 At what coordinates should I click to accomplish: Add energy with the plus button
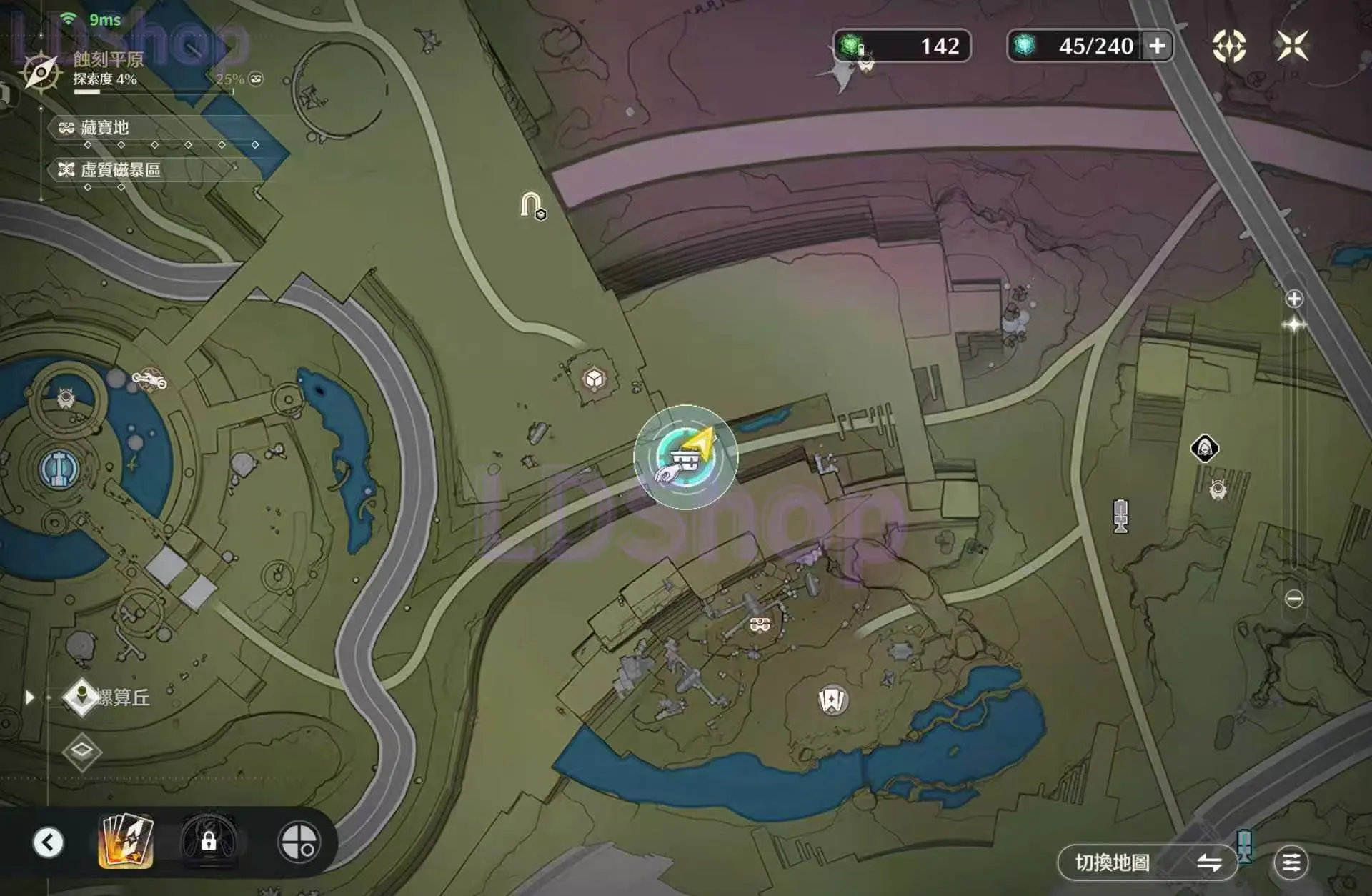pos(1157,46)
